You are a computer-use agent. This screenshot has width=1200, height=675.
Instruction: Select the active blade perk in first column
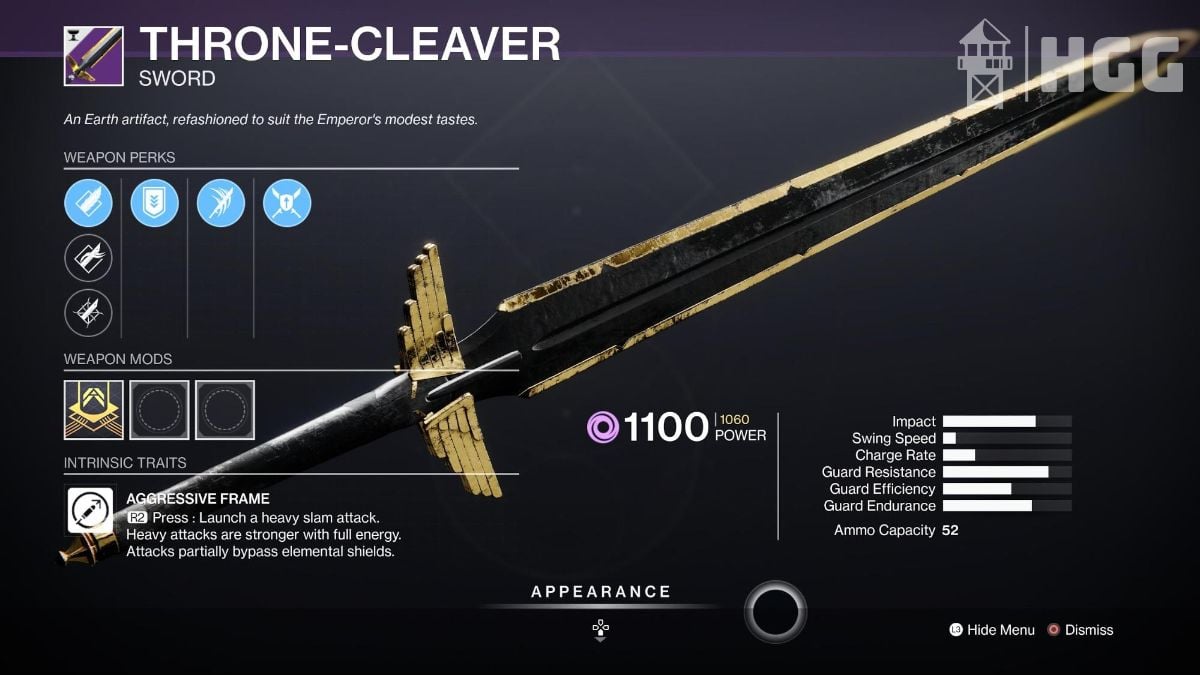[x=88, y=204]
